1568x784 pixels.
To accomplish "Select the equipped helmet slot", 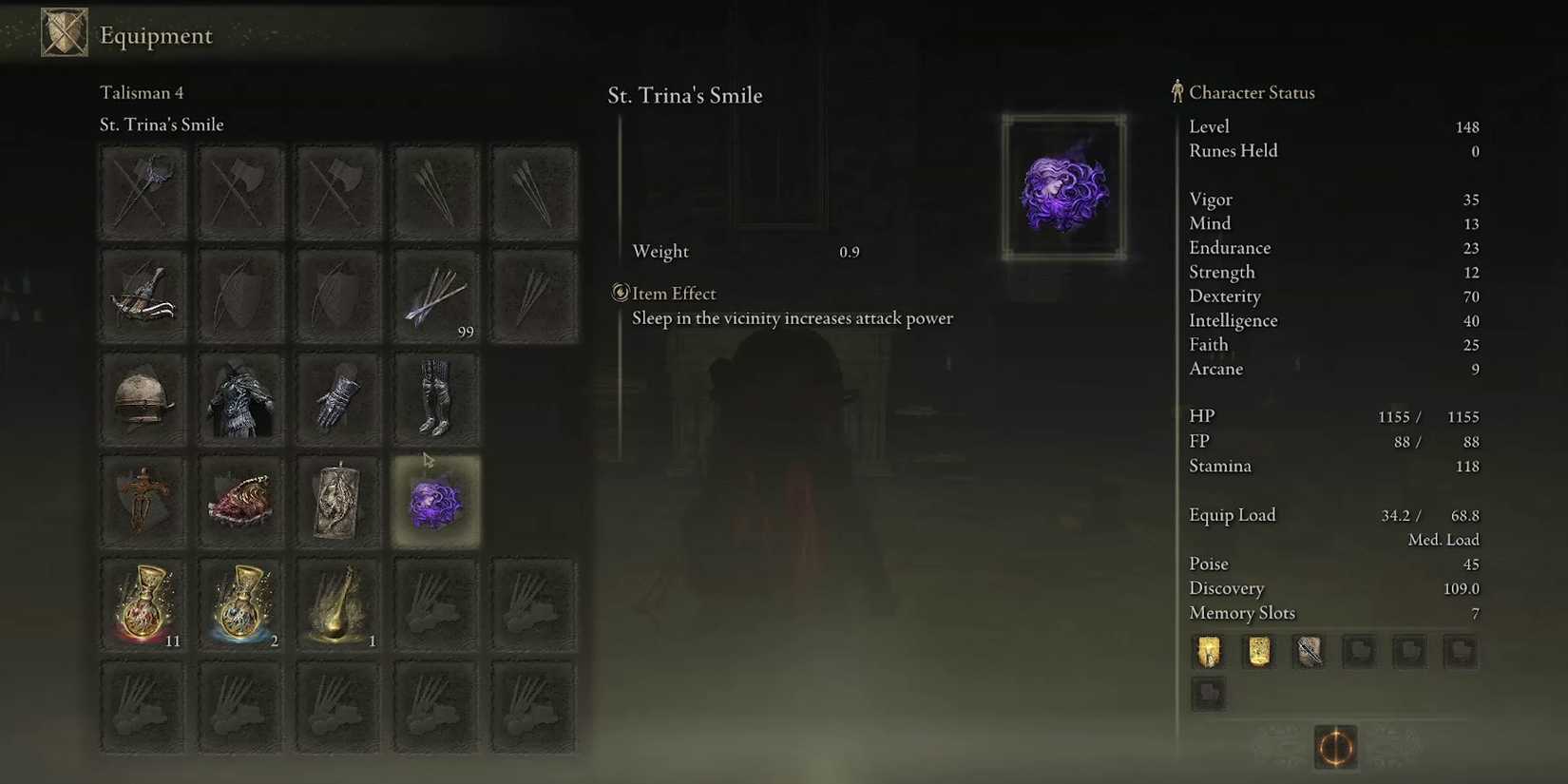I will [143, 399].
